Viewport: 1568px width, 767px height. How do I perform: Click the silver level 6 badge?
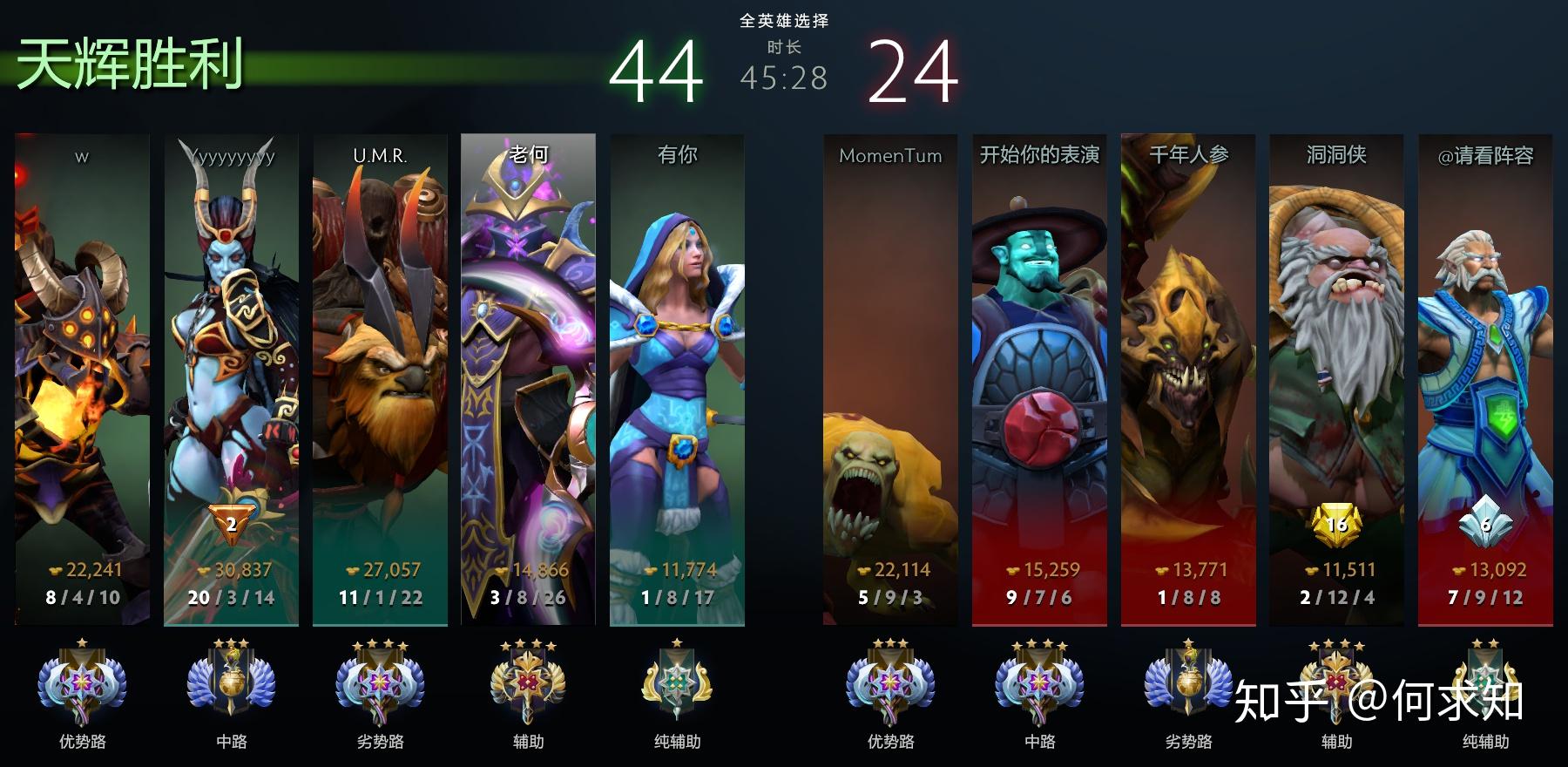tap(1485, 524)
